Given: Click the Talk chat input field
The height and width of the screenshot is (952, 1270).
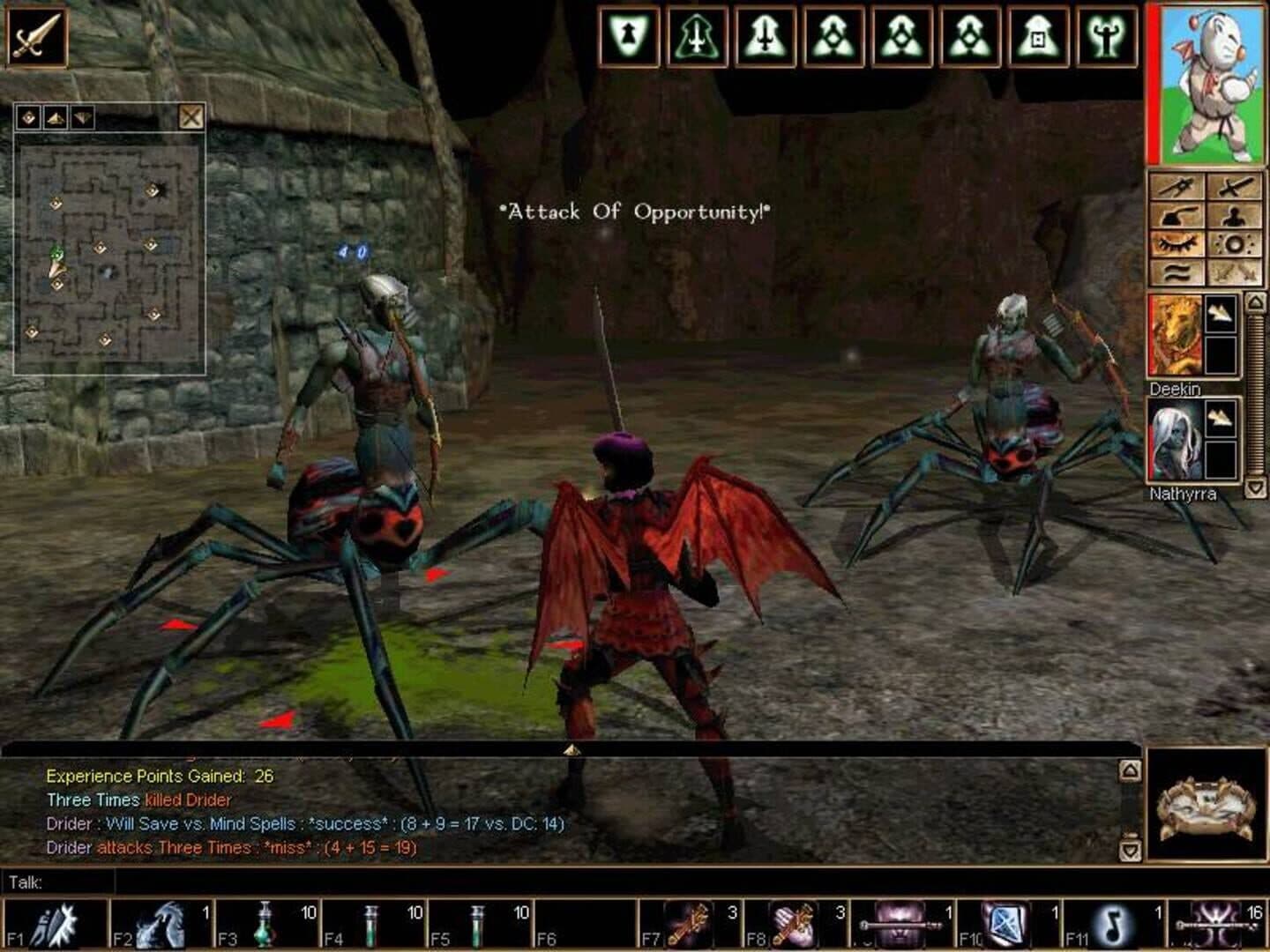Looking at the screenshot, I should click(617, 881).
